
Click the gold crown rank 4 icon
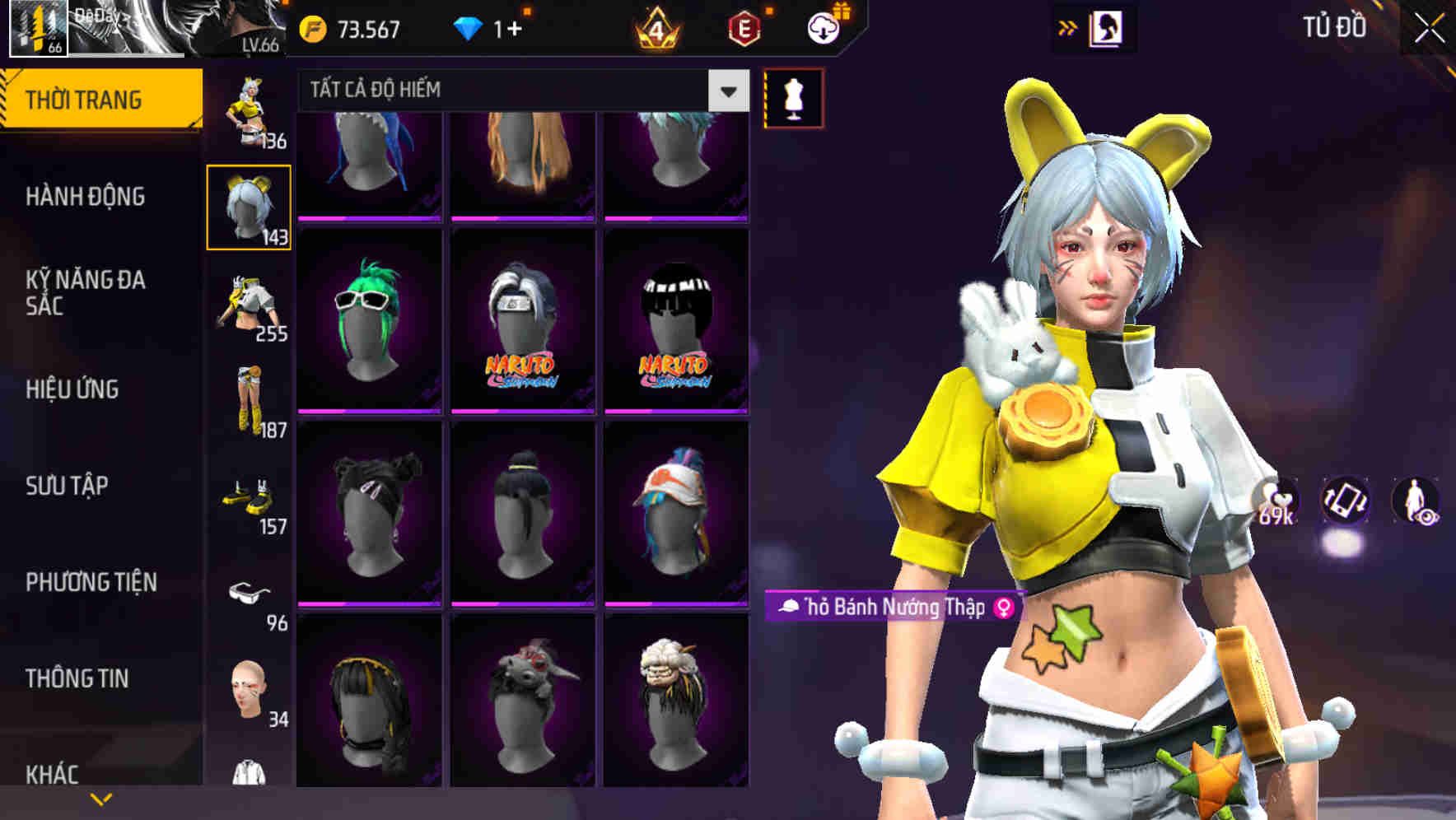(x=659, y=27)
